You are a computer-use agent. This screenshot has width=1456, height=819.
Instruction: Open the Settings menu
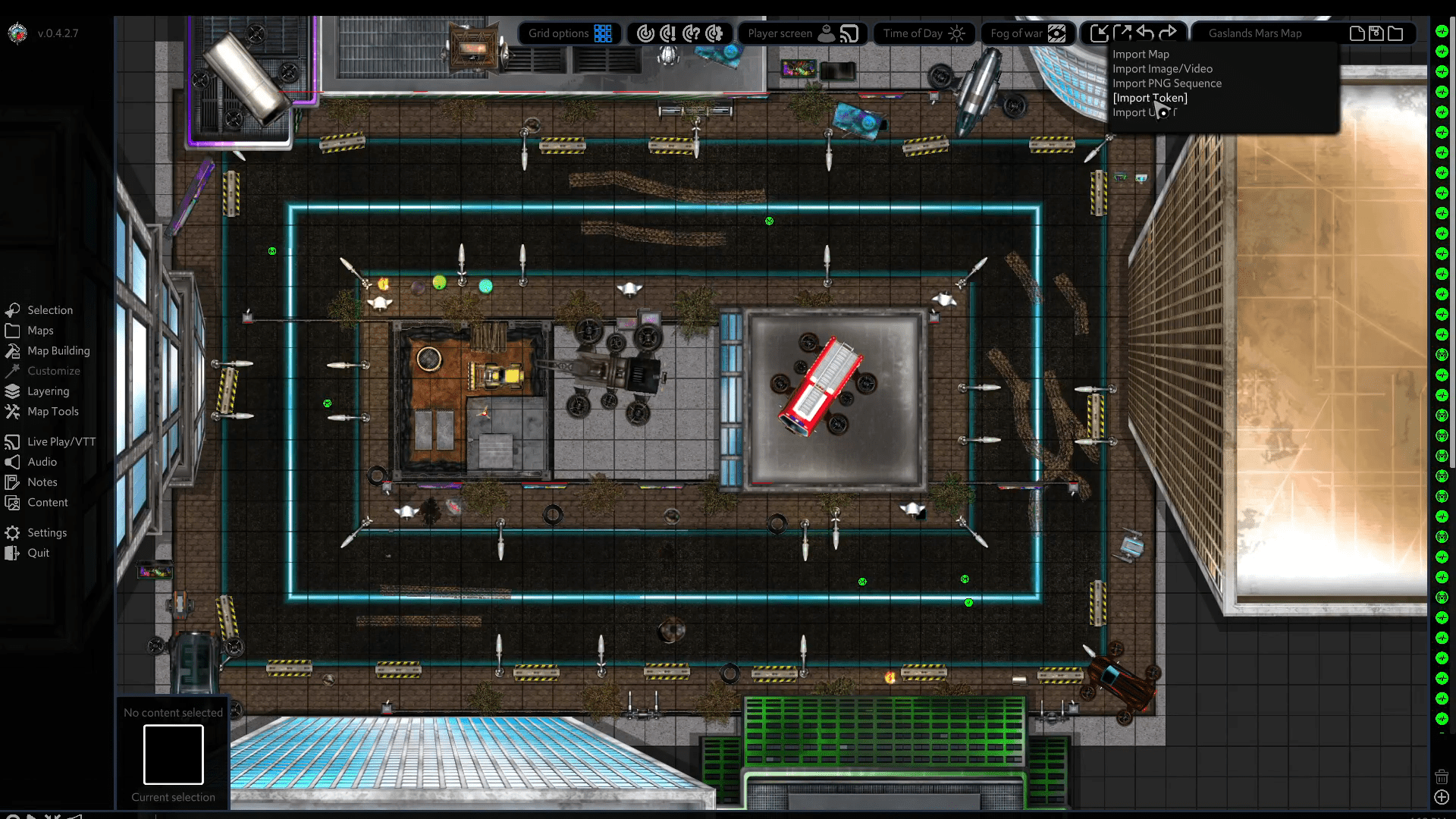(x=47, y=533)
